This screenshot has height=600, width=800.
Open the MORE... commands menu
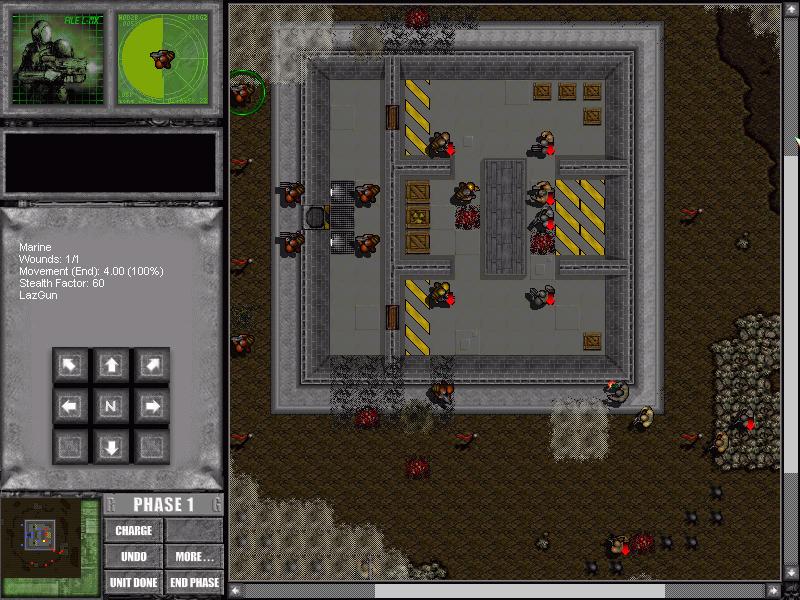(x=194, y=556)
